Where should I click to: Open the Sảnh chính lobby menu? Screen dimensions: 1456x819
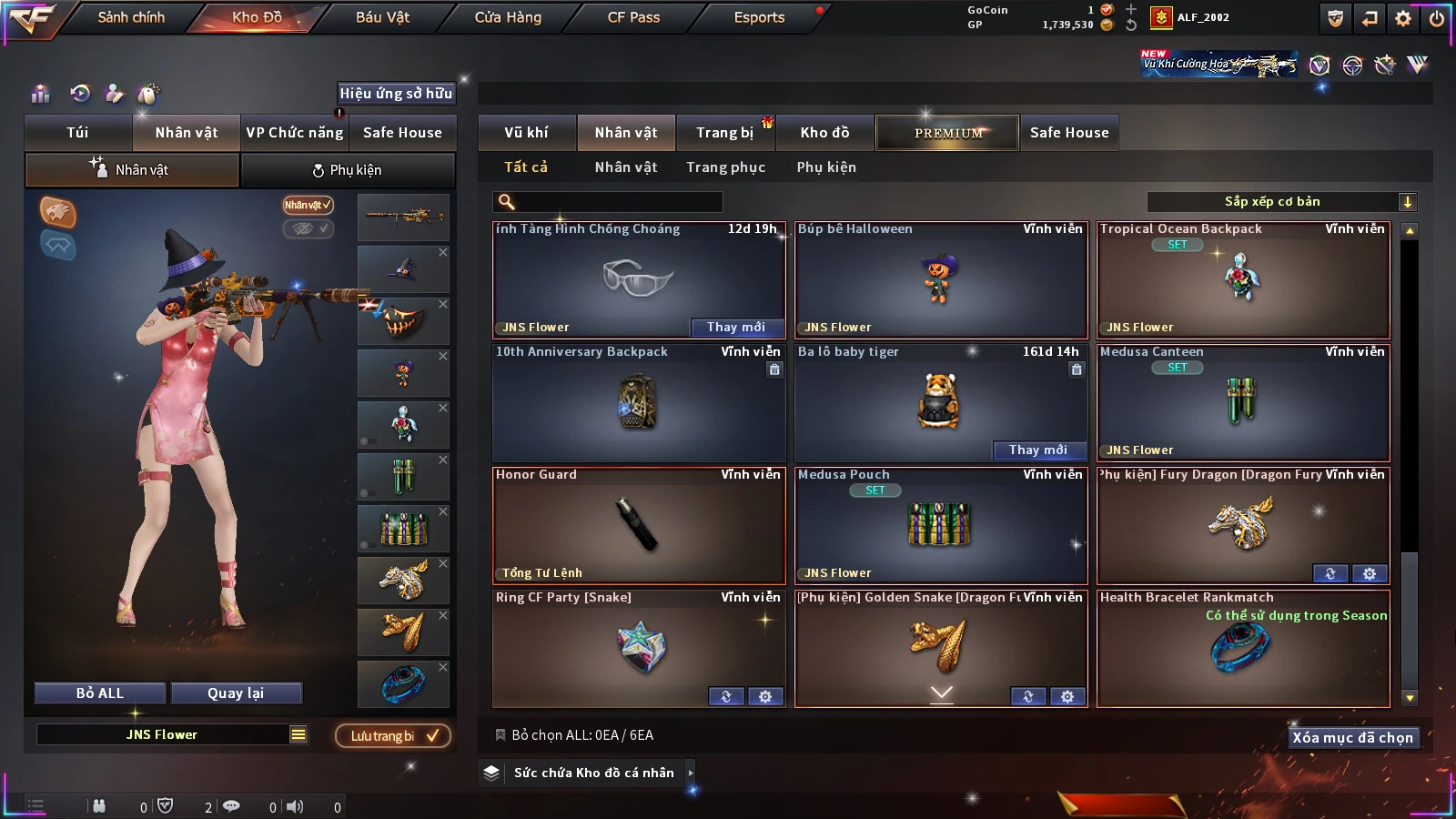(131, 17)
